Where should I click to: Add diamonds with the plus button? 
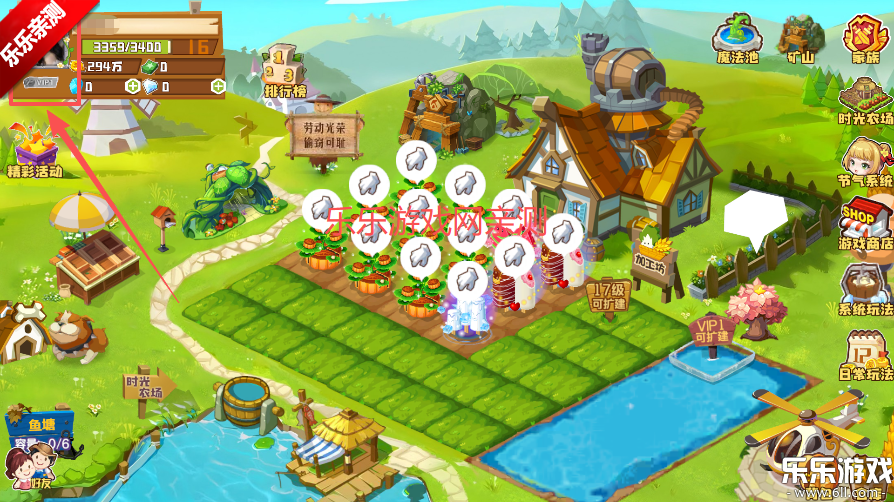coord(218,87)
